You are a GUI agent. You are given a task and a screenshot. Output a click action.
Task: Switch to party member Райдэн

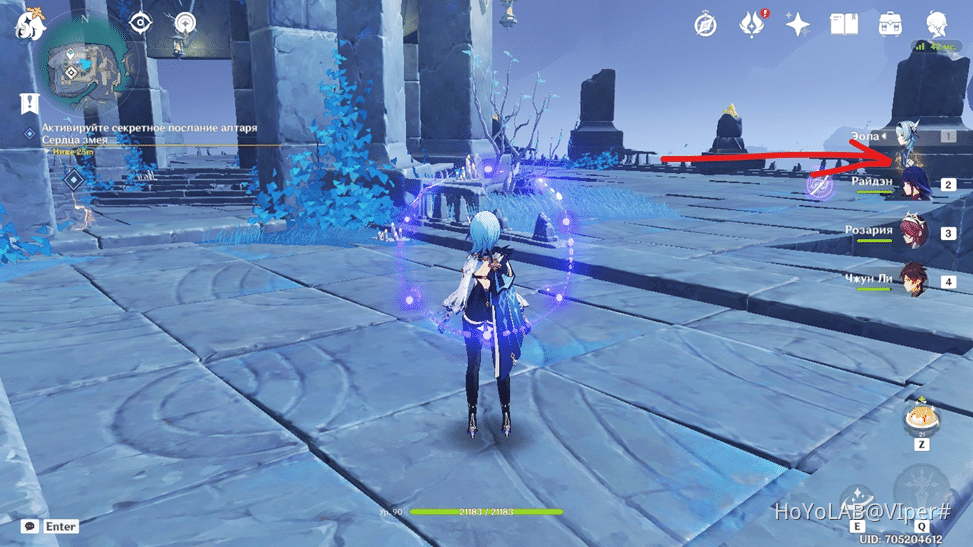pyautogui.click(x=914, y=184)
